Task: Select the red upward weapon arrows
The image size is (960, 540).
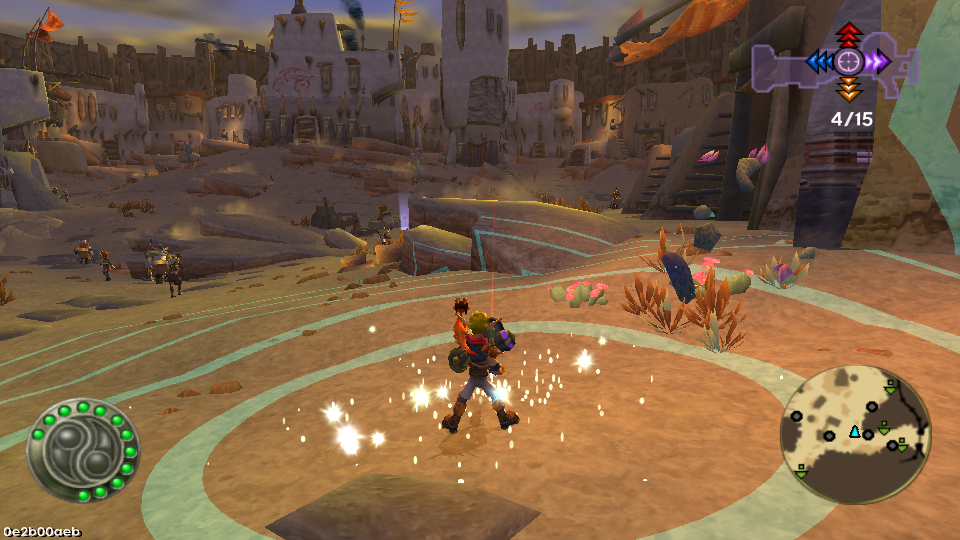Action: [x=849, y=33]
